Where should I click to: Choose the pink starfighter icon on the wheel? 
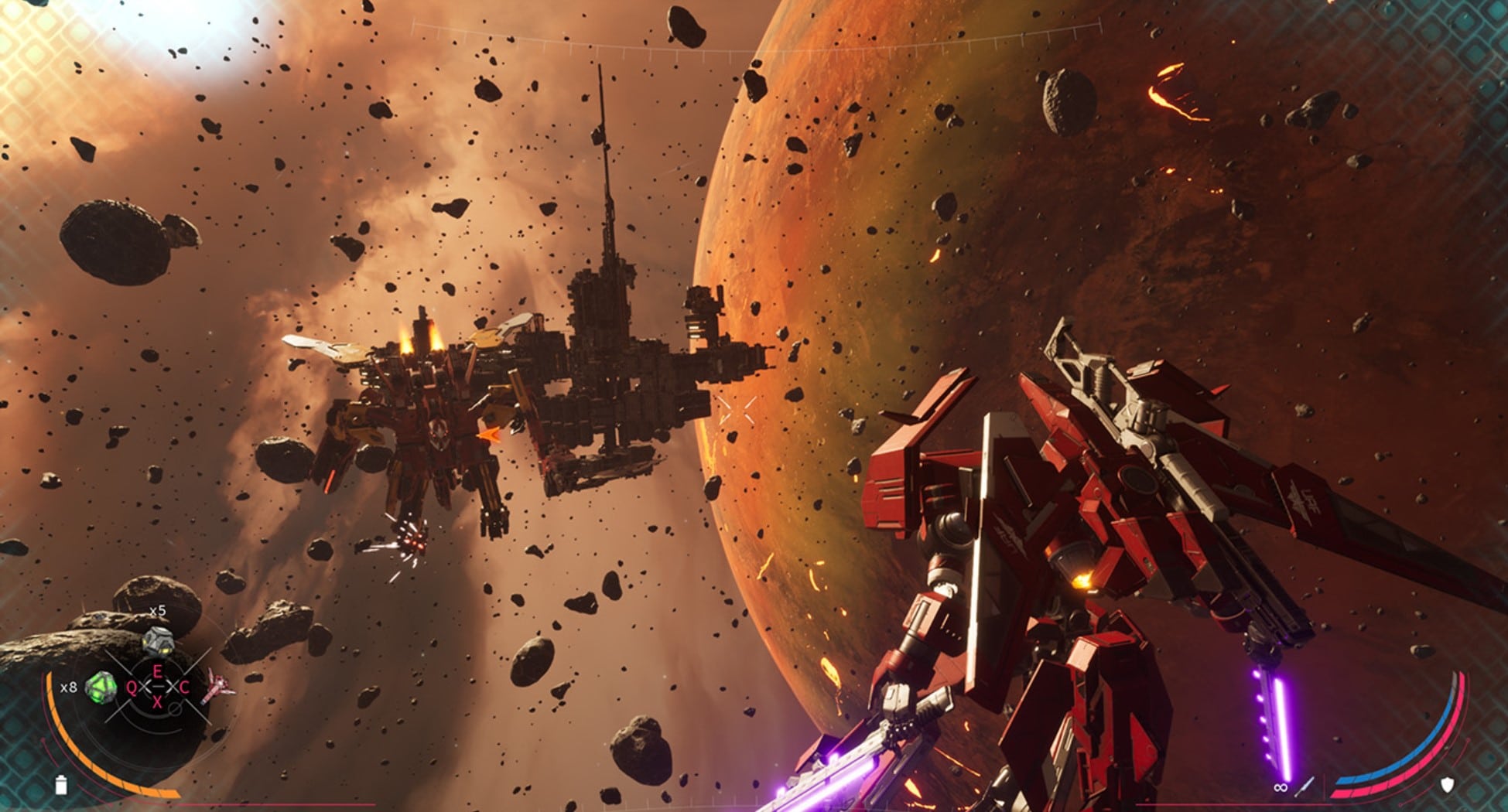[219, 687]
